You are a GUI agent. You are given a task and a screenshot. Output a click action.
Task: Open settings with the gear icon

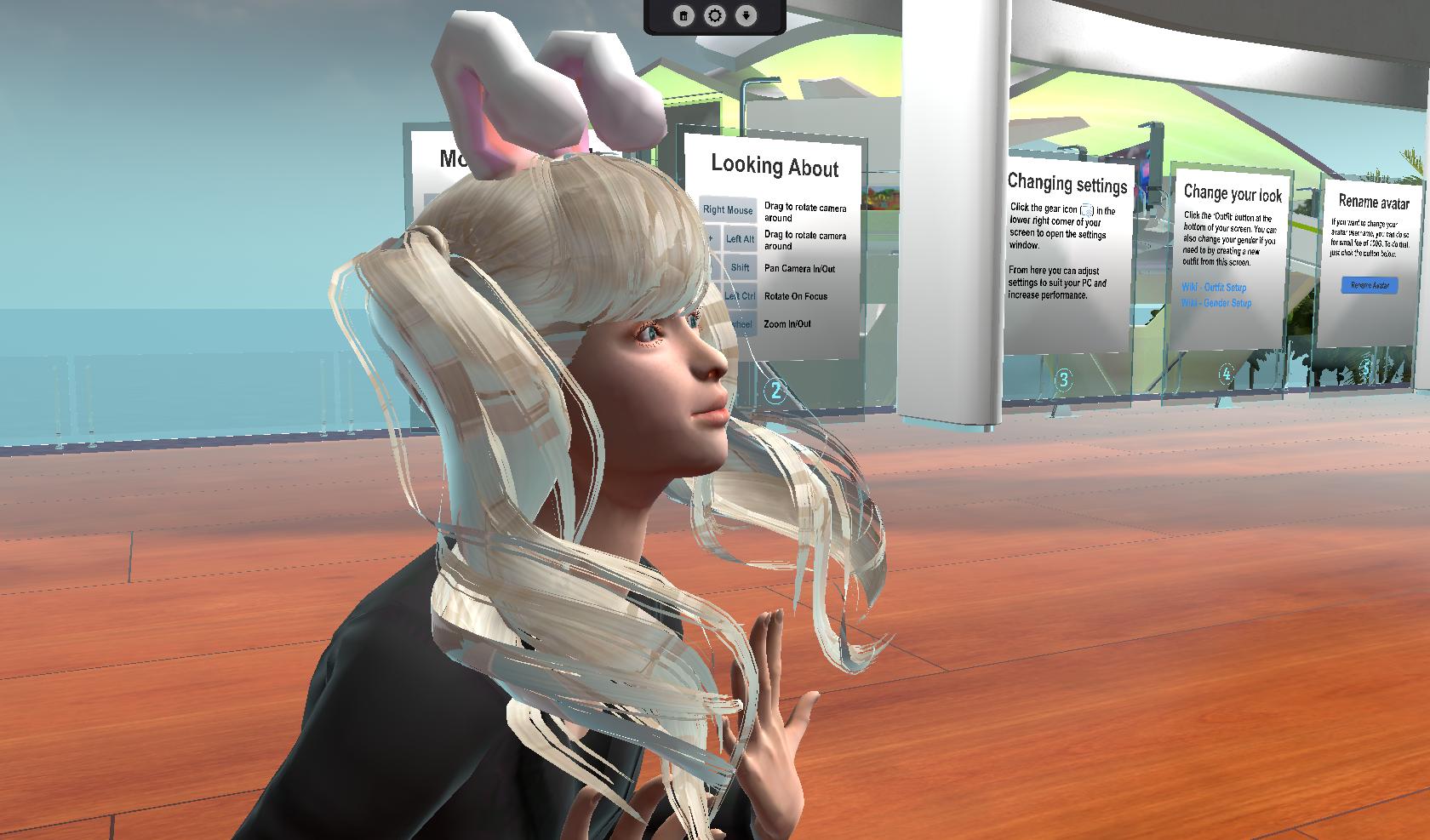pyautogui.click(x=714, y=15)
